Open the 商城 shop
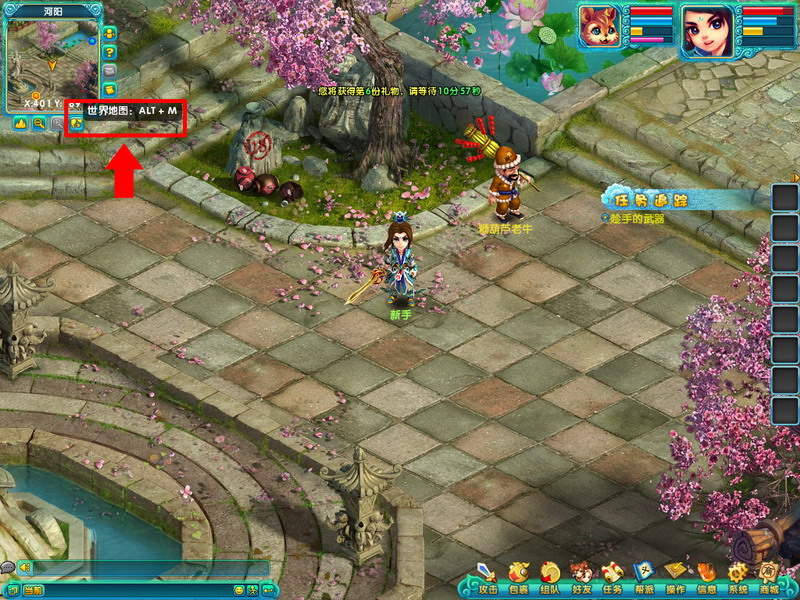The width and height of the screenshot is (800, 600). click(768, 576)
